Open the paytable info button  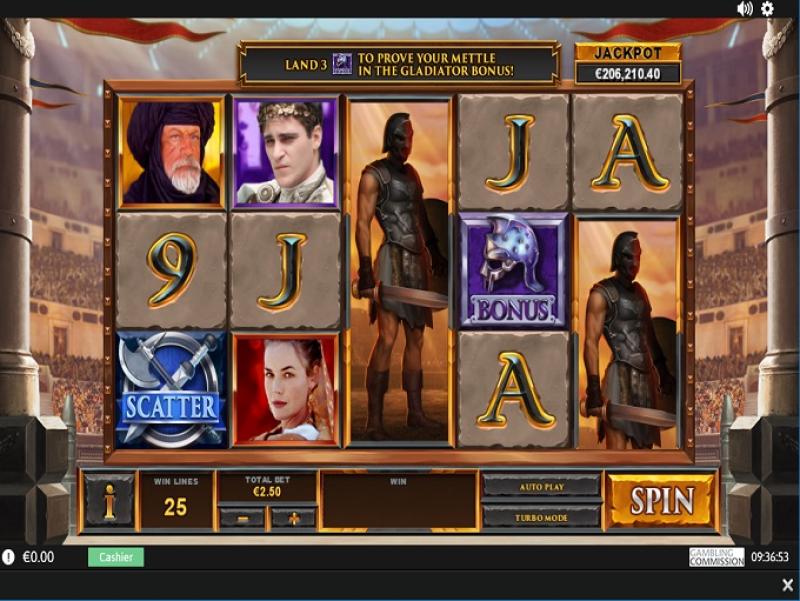coord(109,501)
